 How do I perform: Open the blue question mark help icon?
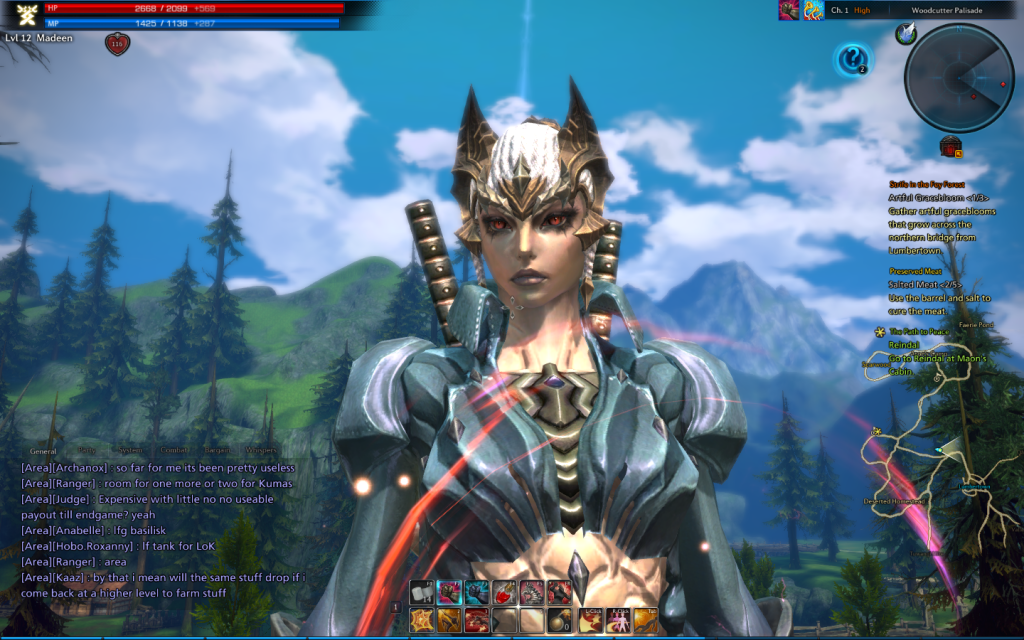(x=852, y=60)
